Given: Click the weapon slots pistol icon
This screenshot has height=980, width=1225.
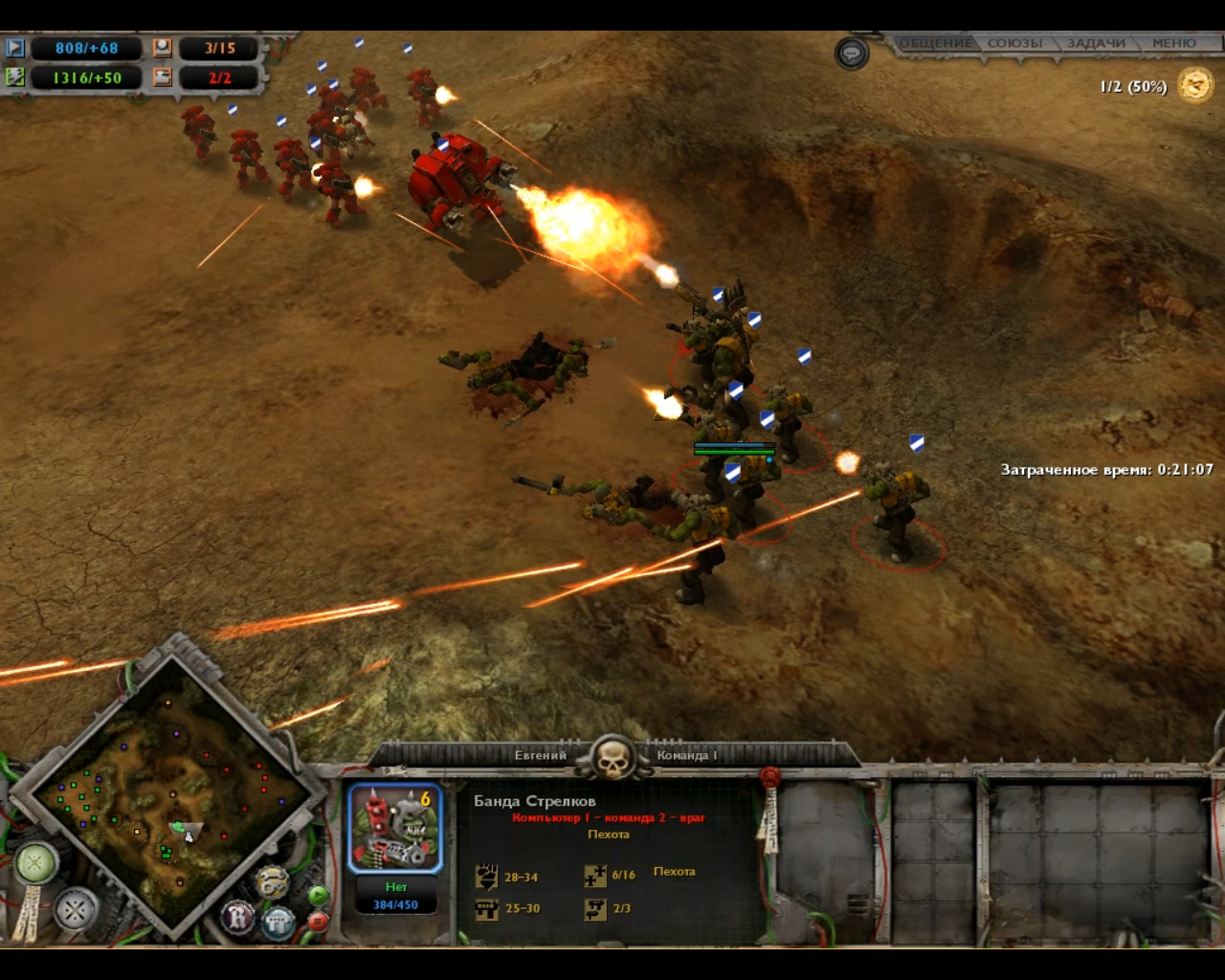Looking at the screenshot, I should click(x=595, y=909).
